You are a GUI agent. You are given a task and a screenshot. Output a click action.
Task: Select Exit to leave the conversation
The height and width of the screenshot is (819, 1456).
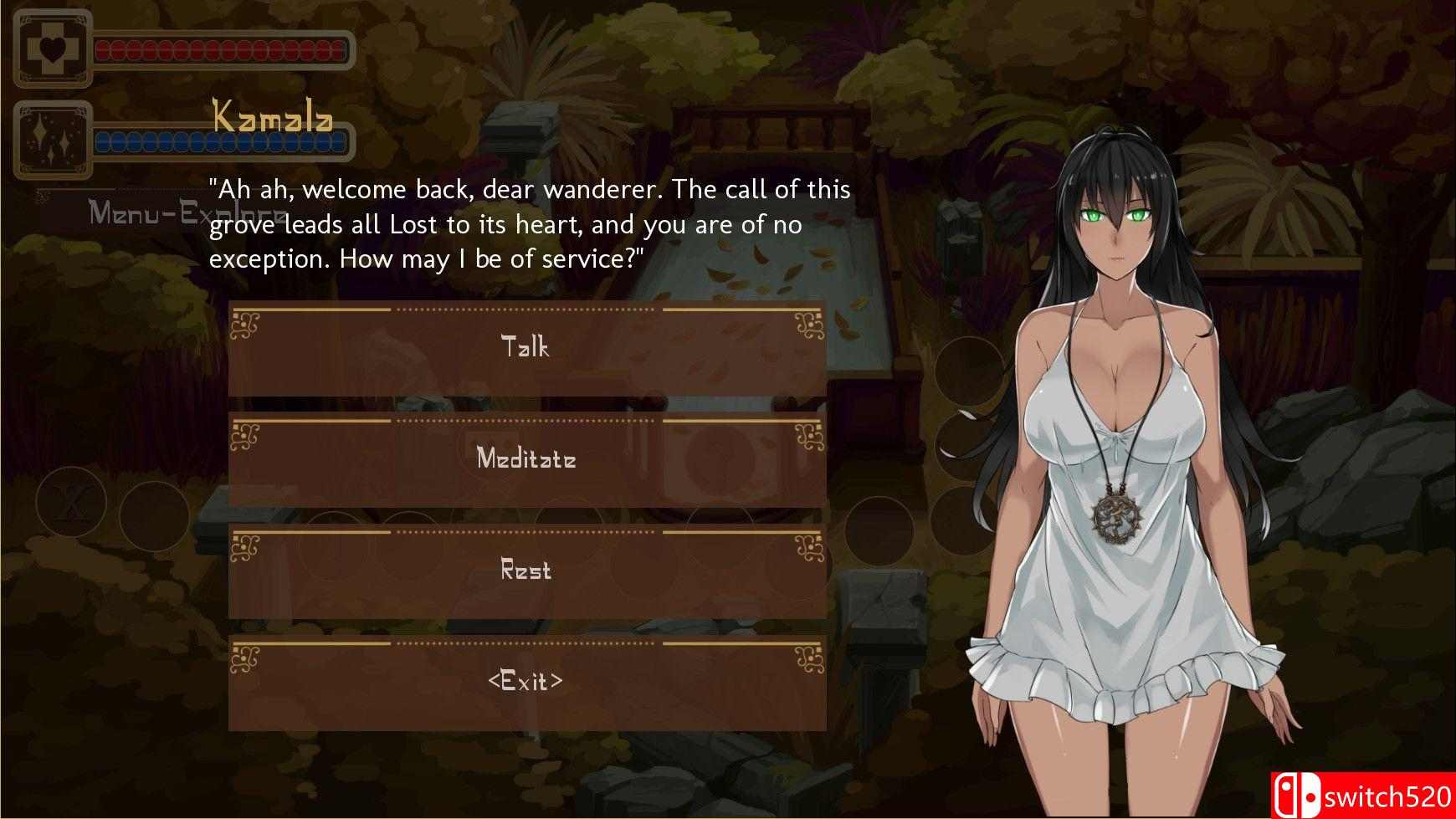pos(525,682)
